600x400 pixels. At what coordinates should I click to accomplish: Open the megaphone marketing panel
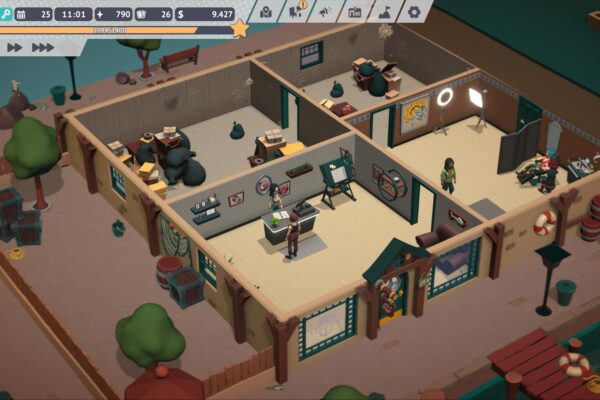point(325,12)
